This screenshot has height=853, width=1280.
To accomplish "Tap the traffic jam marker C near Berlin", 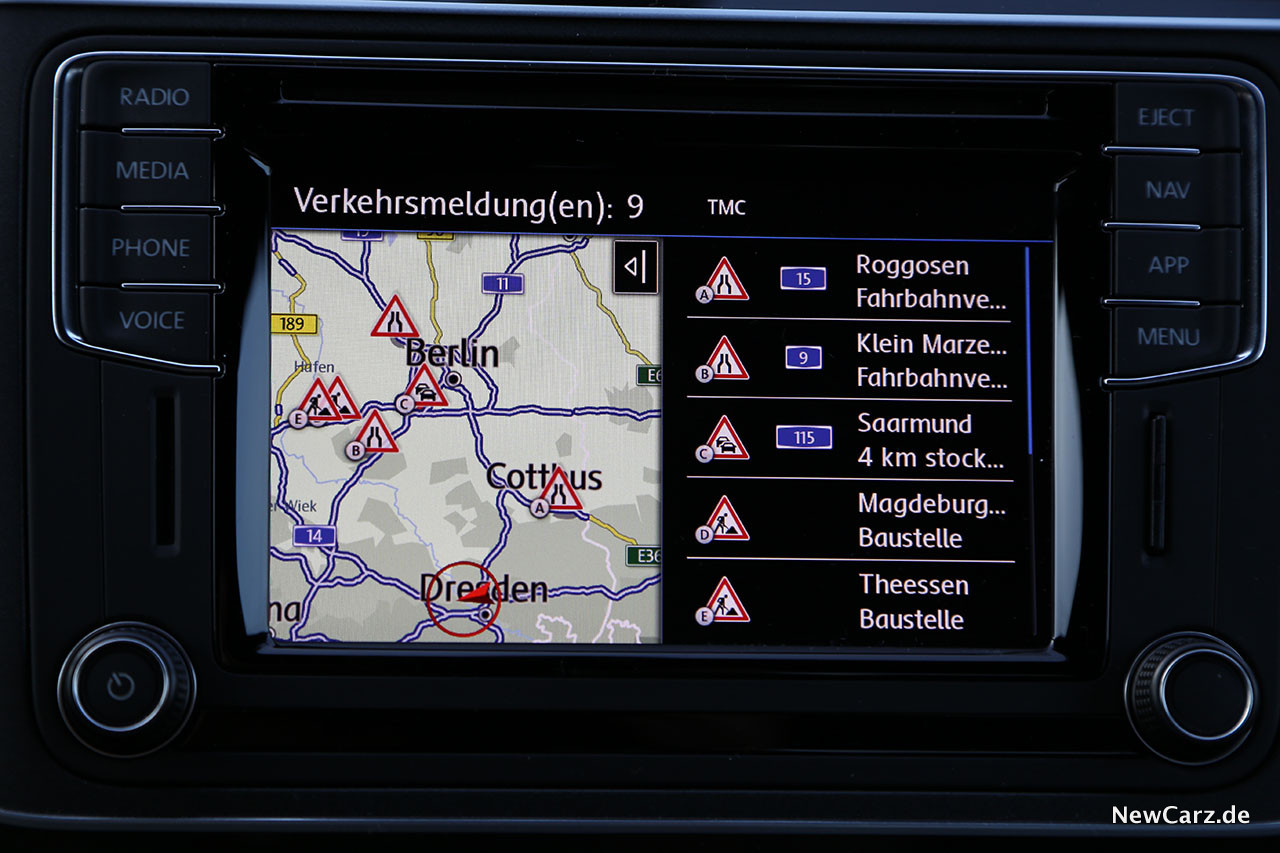I will pos(424,387).
